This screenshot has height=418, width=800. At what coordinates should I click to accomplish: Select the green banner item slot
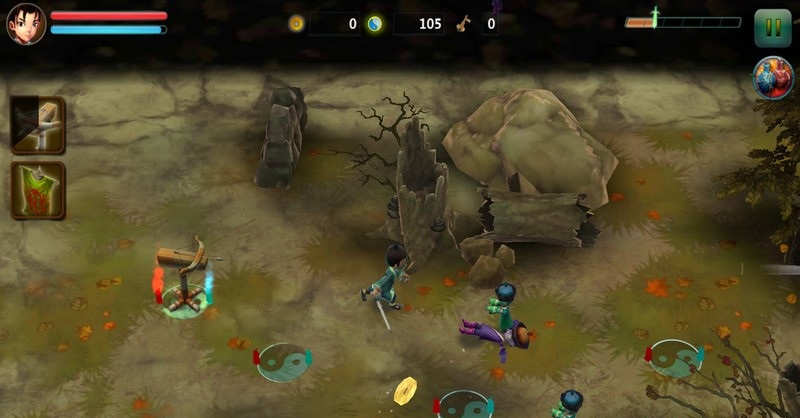[38, 190]
